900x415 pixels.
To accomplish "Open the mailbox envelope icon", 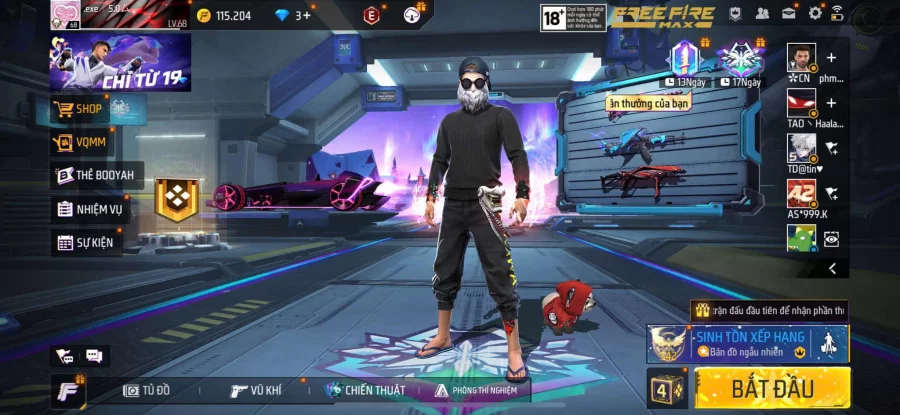I will [x=789, y=13].
